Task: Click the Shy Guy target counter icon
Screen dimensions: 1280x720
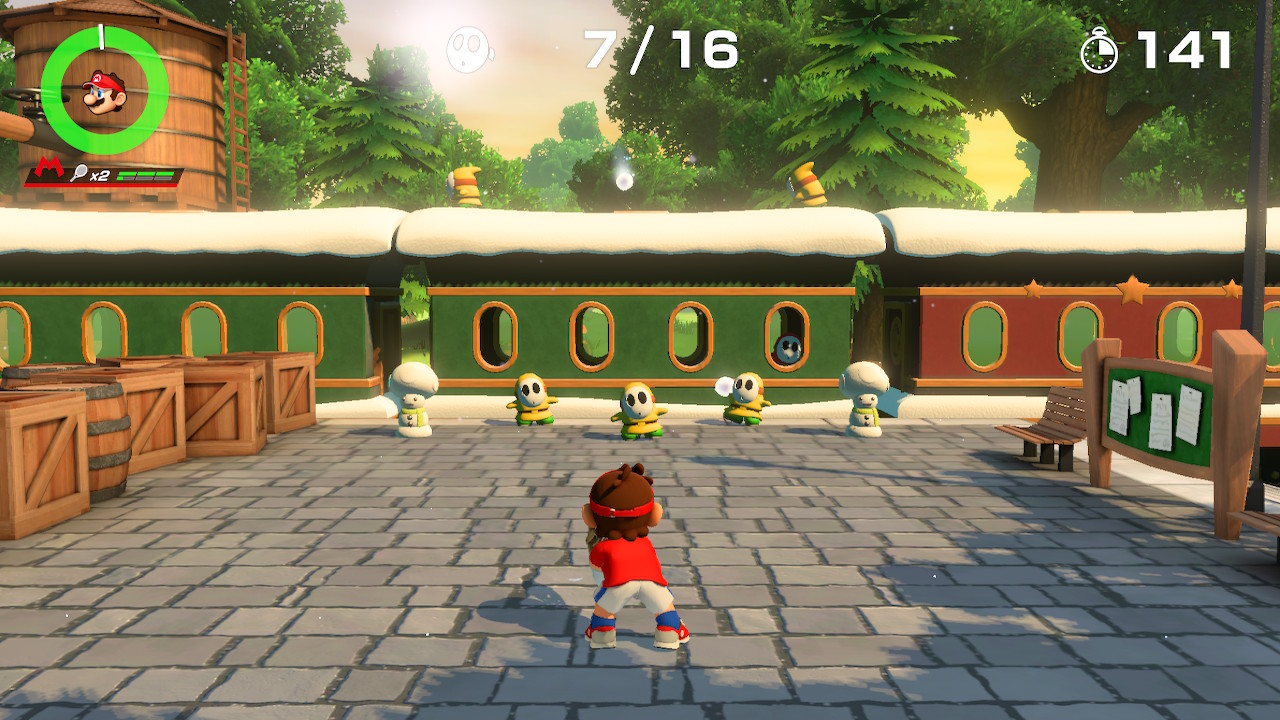Action: 468,49
